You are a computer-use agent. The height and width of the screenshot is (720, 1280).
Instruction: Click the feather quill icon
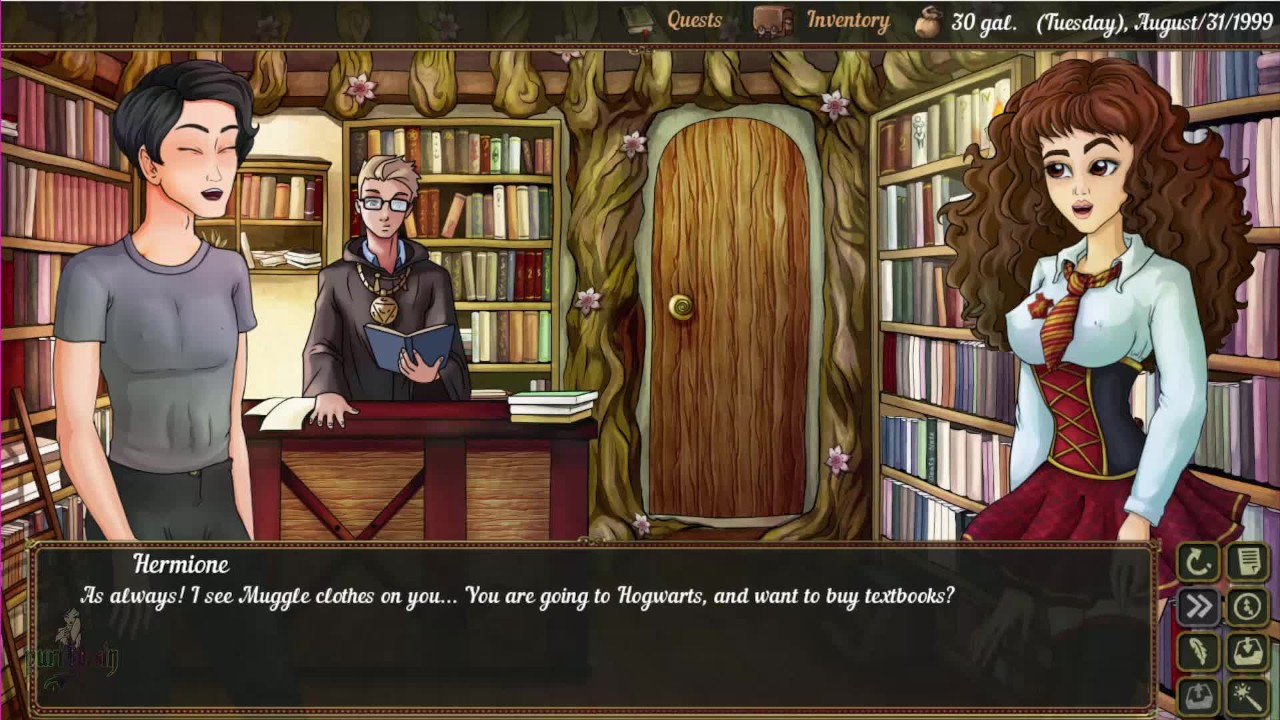1198,651
